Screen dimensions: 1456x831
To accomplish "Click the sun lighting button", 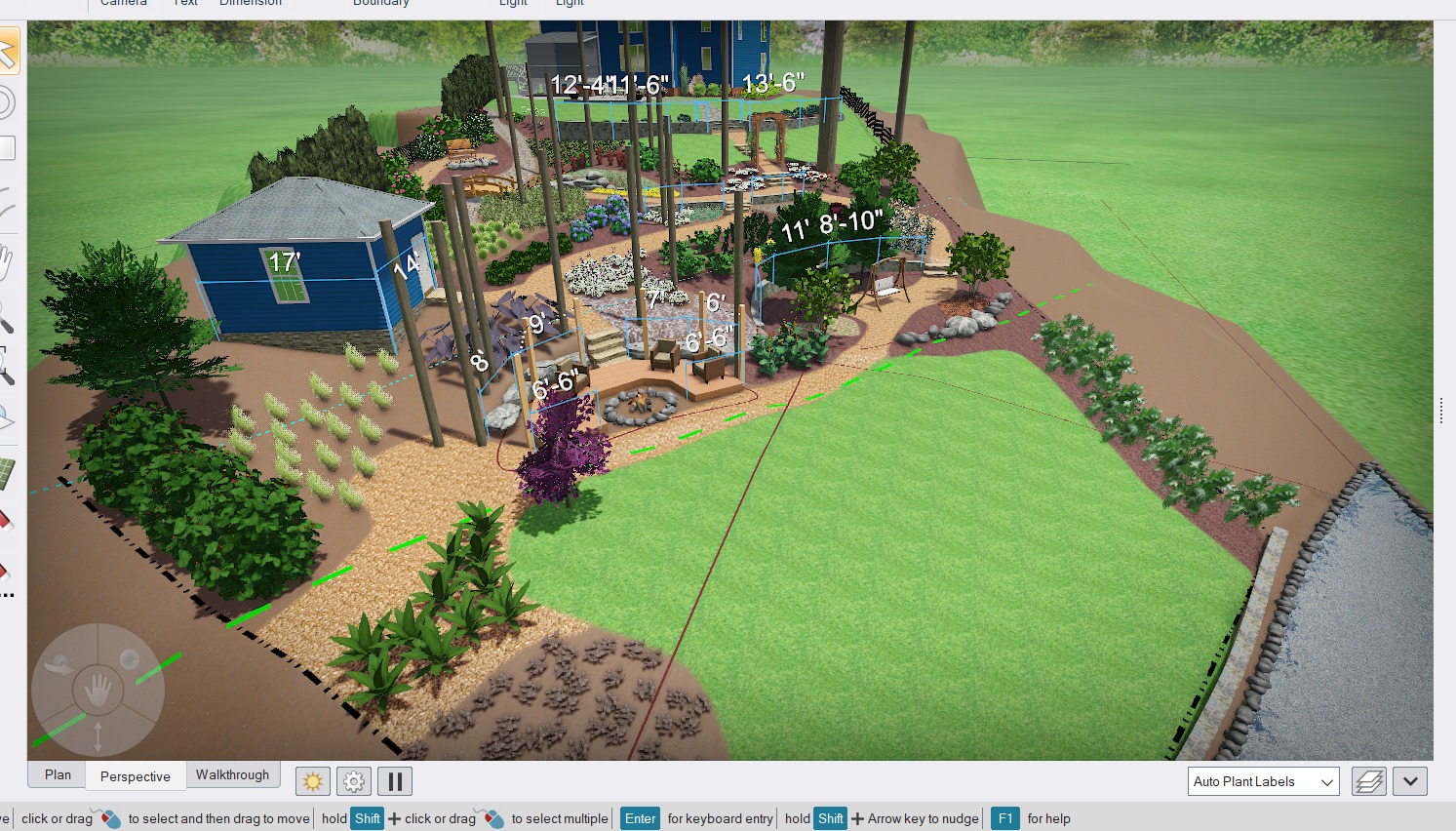I will pyautogui.click(x=313, y=781).
